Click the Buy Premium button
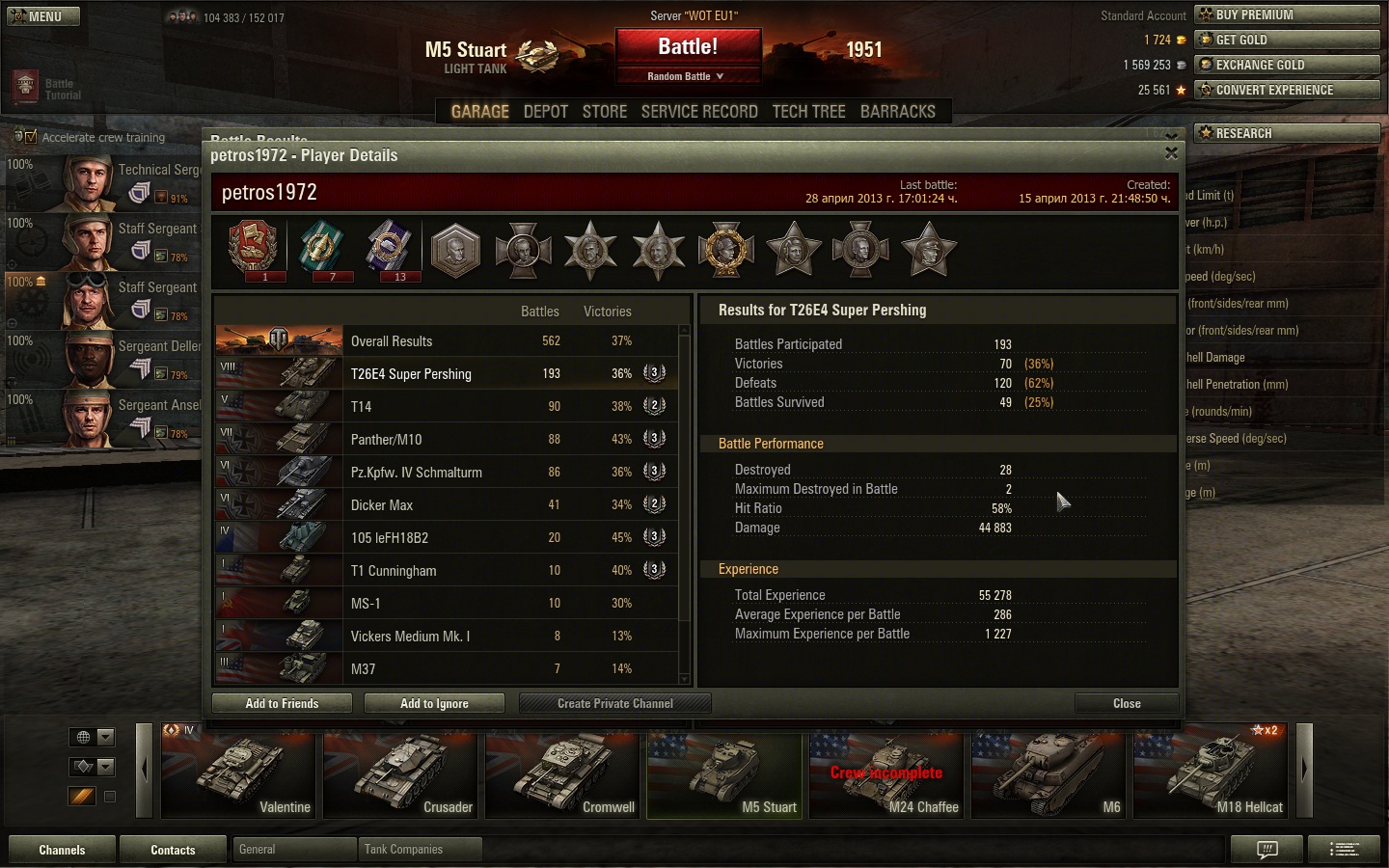The height and width of the screenshot is (868, 1389). click(1287, 14)
